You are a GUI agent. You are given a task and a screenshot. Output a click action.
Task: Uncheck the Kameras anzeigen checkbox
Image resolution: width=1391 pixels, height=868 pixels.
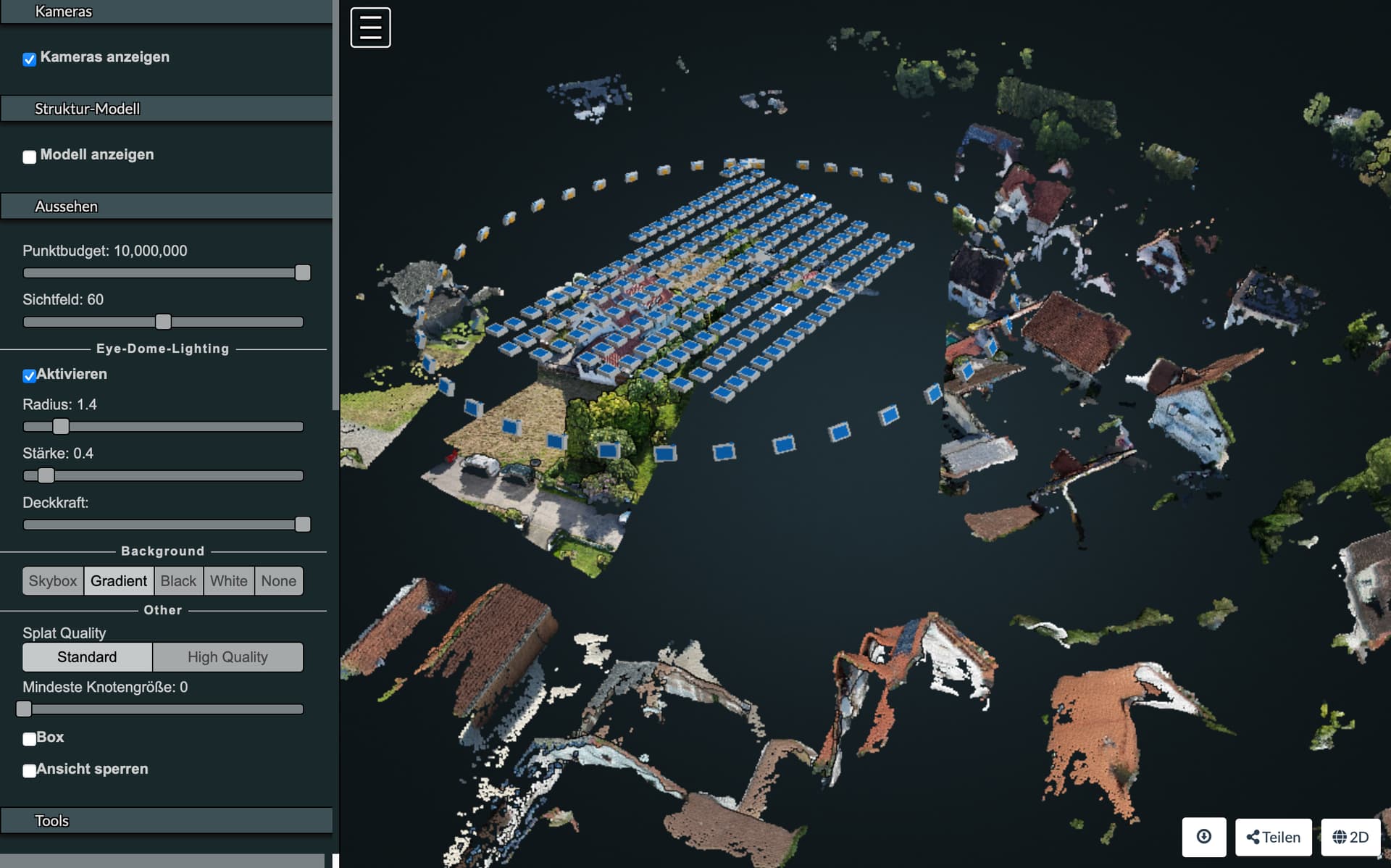[x=29, y=59]
